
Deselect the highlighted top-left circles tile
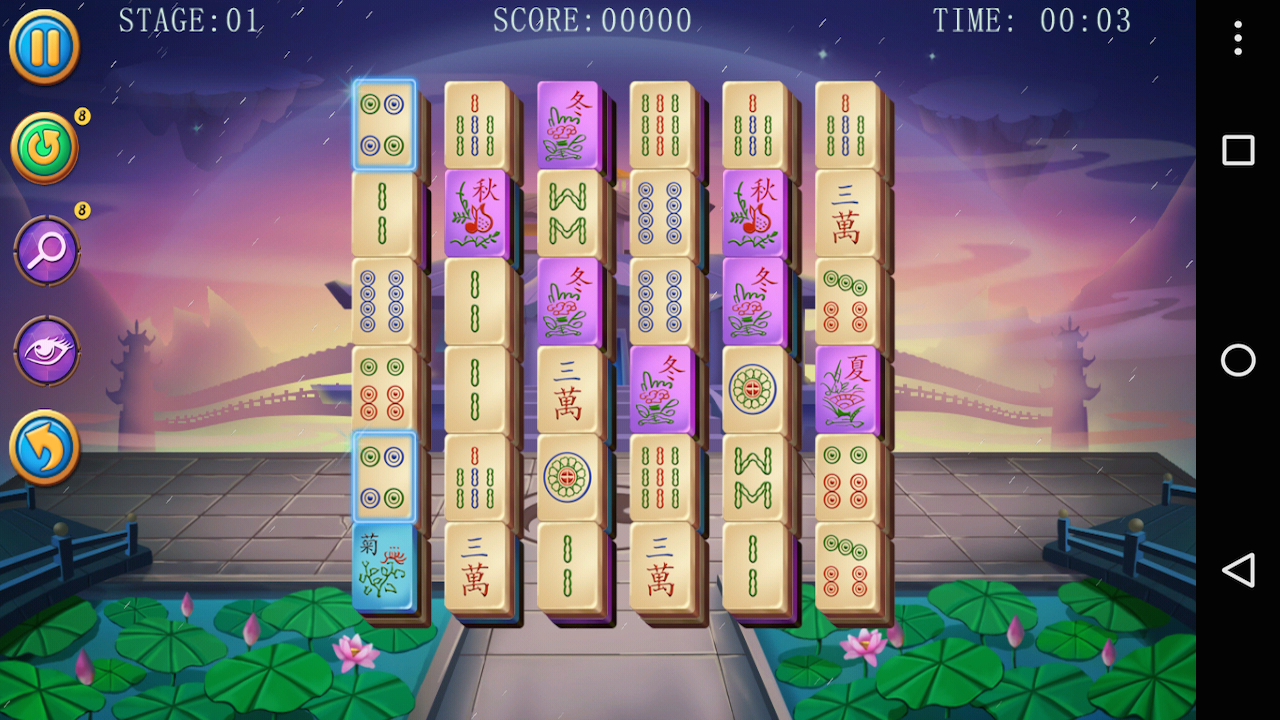point(385,124)
